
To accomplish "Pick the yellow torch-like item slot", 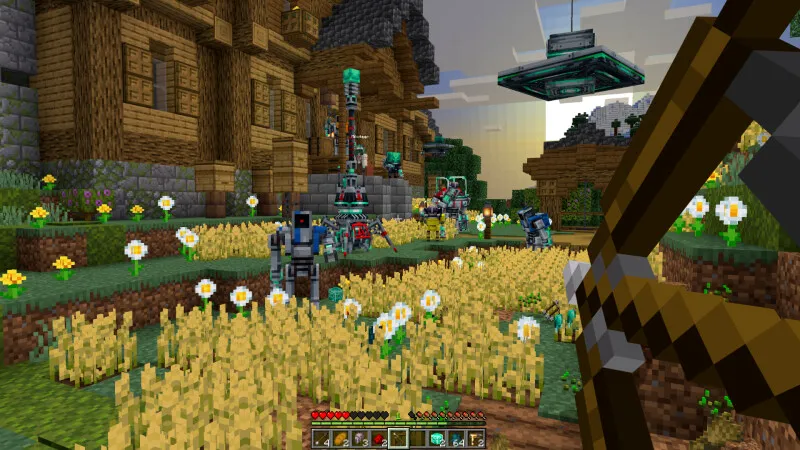I will [476, 438].
